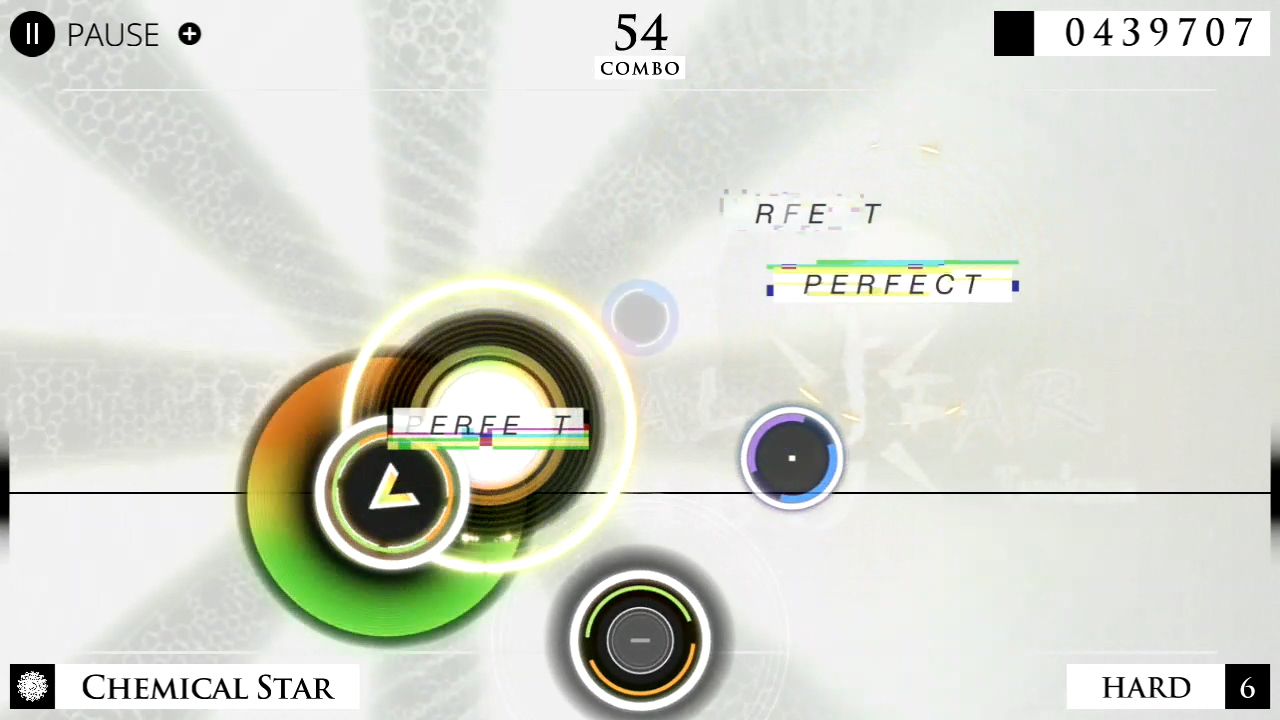Tap the blue circular note near the judgment line
This screenshot has width=1280, height=720.
tap(791, 458)
